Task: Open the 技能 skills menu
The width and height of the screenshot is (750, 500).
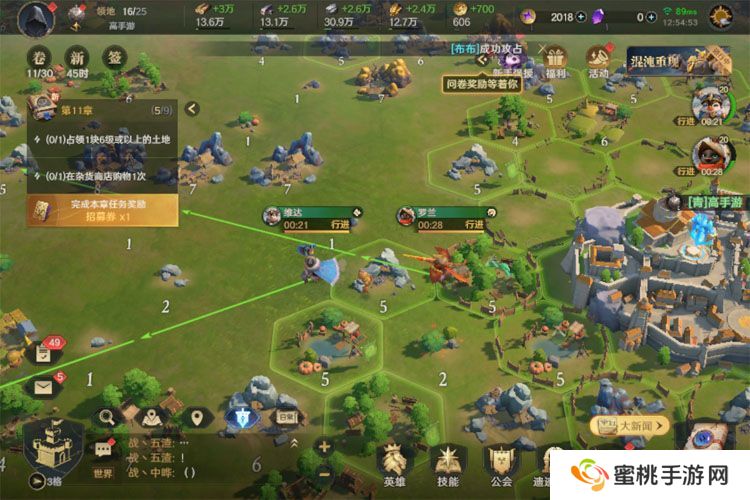Action: click(446, 465)
